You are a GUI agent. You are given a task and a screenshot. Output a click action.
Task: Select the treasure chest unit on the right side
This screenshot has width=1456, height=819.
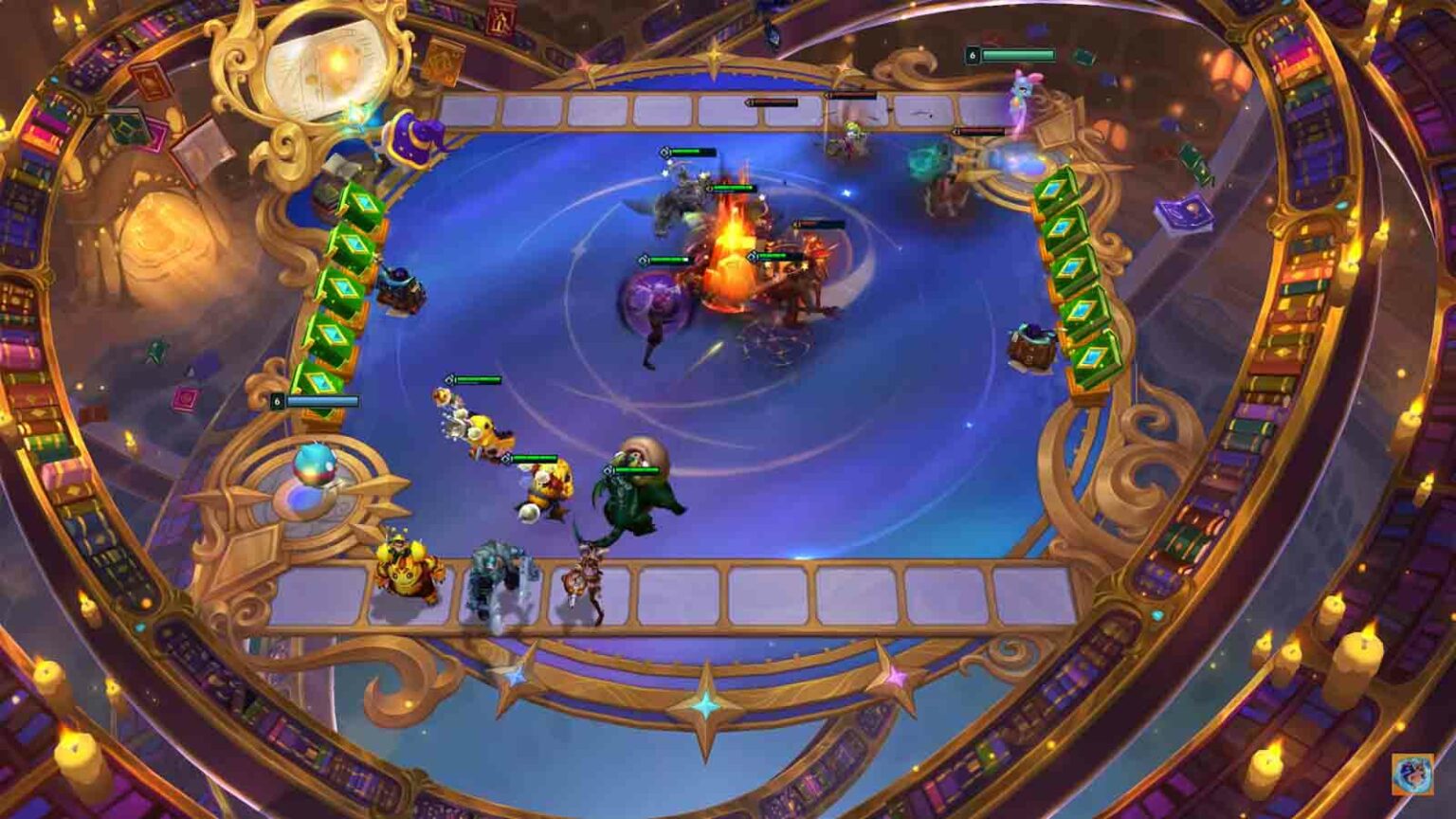click(1033, 346)
